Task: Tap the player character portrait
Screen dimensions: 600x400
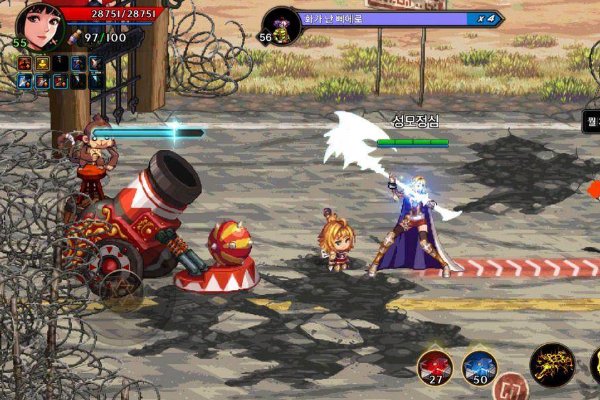Action: coord(40,22)
